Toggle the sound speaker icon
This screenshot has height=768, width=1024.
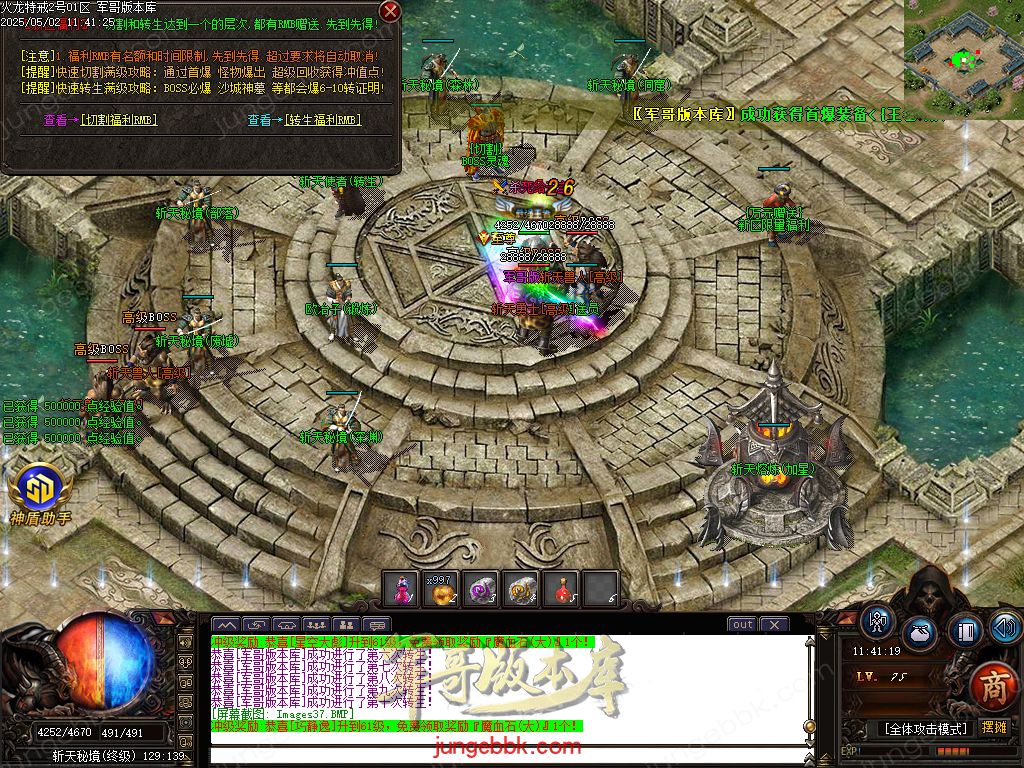(x=1004, y=627)
